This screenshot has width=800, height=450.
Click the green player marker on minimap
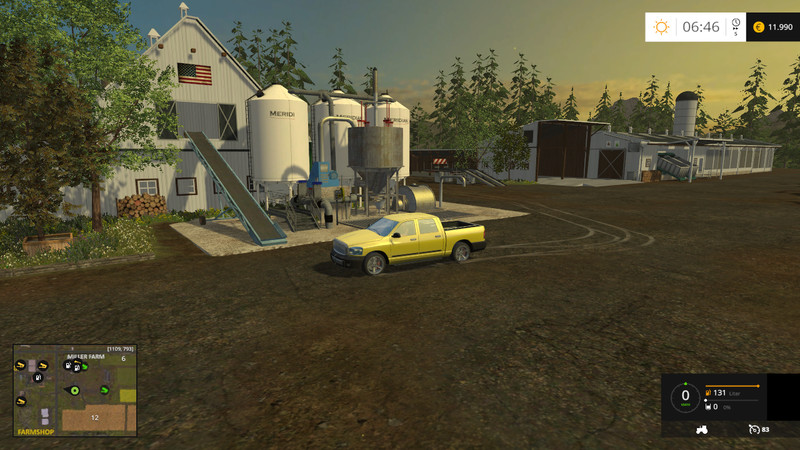coord(73,389)
